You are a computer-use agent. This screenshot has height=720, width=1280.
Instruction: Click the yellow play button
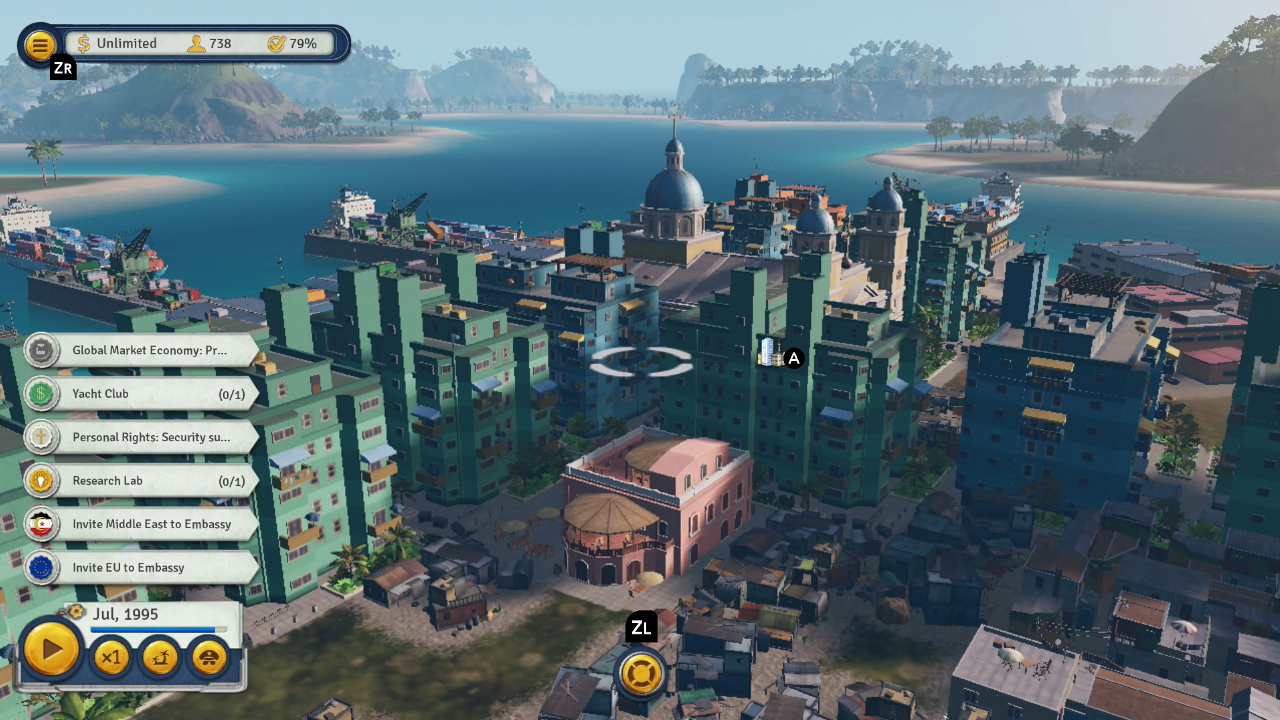tap(50, 651)
